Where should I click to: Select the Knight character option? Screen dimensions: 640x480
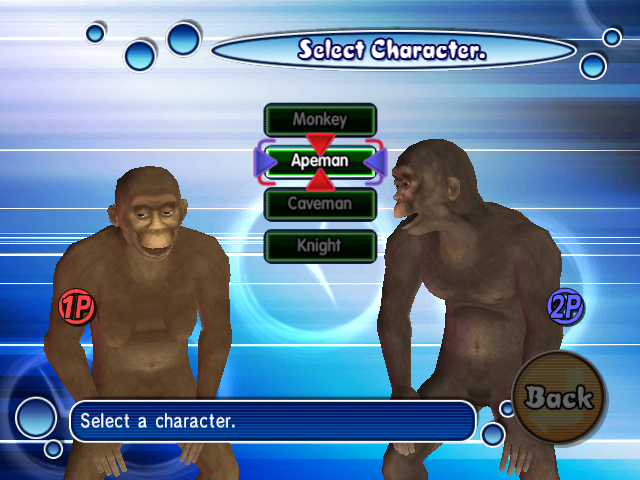point(320,245)
